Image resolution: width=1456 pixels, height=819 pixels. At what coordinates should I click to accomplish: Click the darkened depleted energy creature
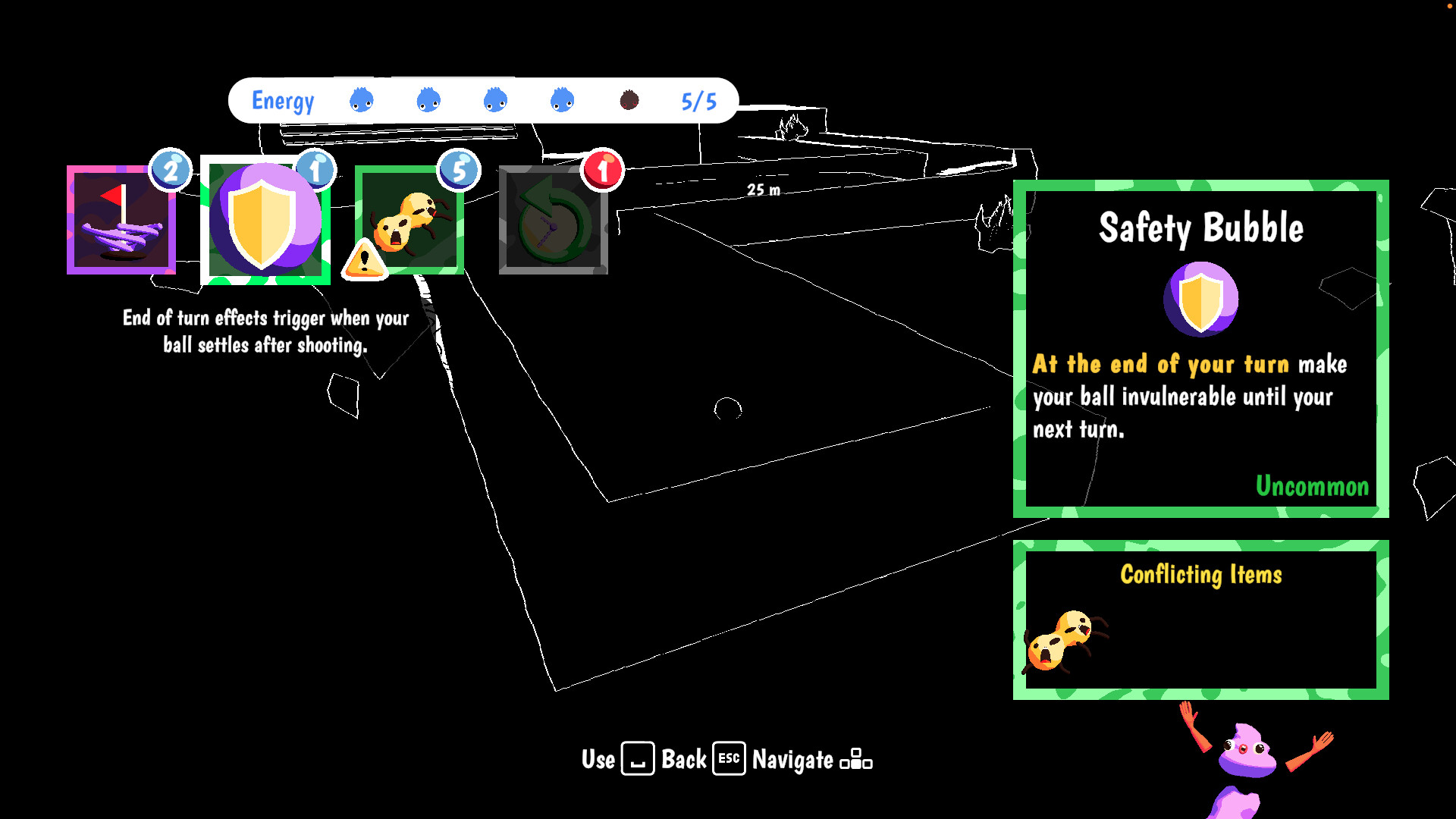(629, 100)
